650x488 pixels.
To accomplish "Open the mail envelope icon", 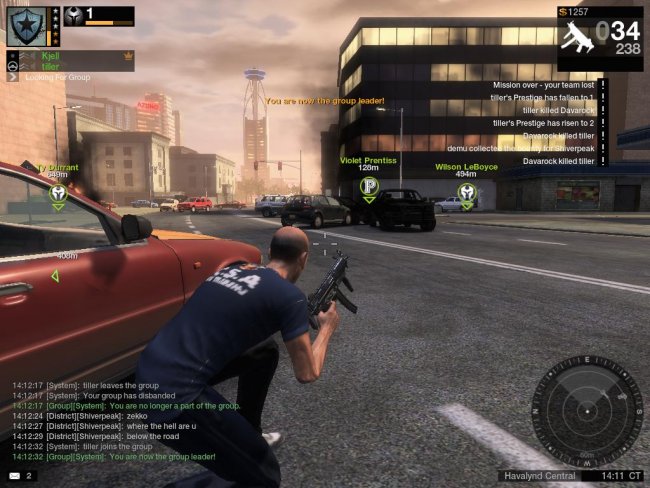I will [x=14, y=475].
